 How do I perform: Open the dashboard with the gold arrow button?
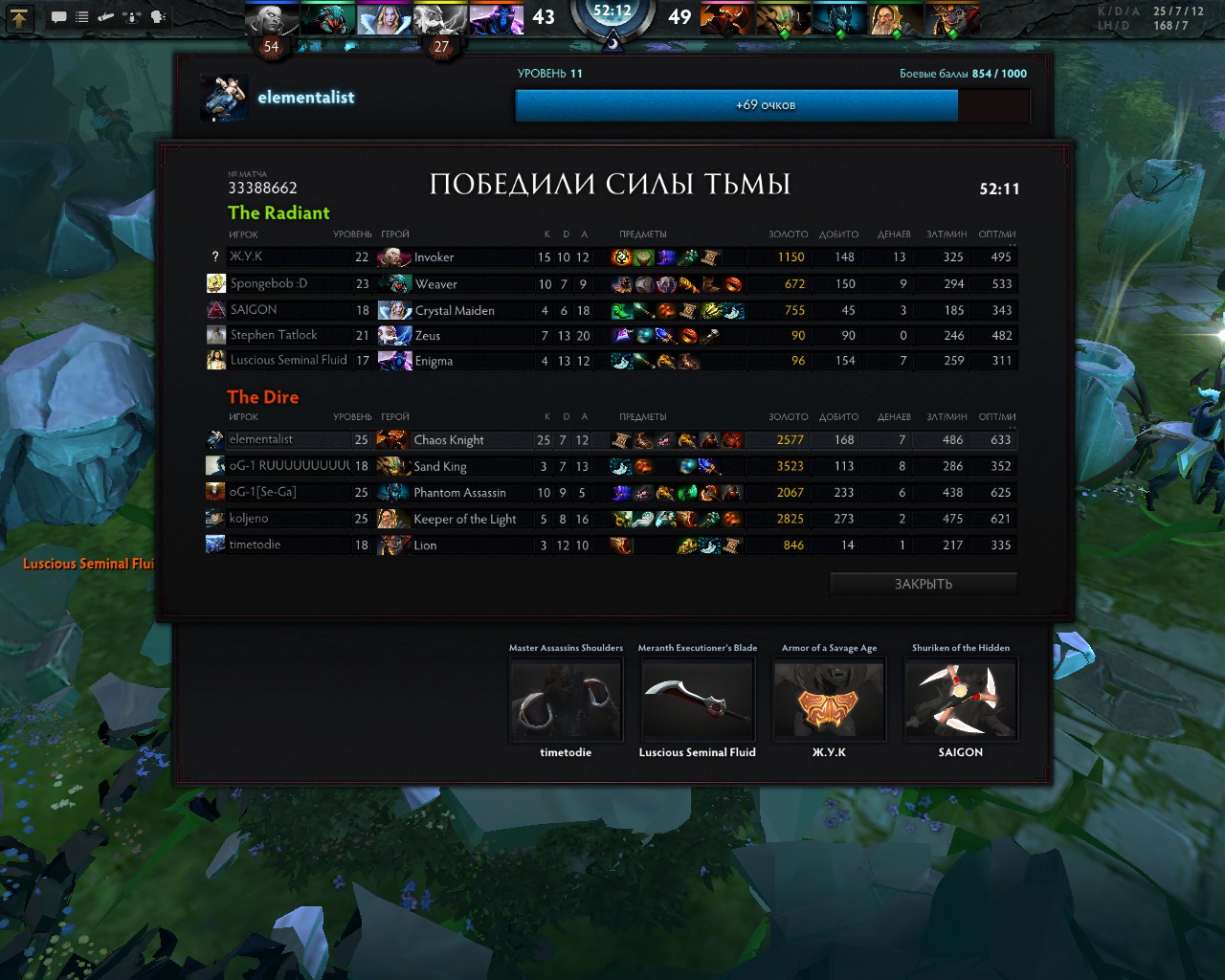[x=19, y=16]
